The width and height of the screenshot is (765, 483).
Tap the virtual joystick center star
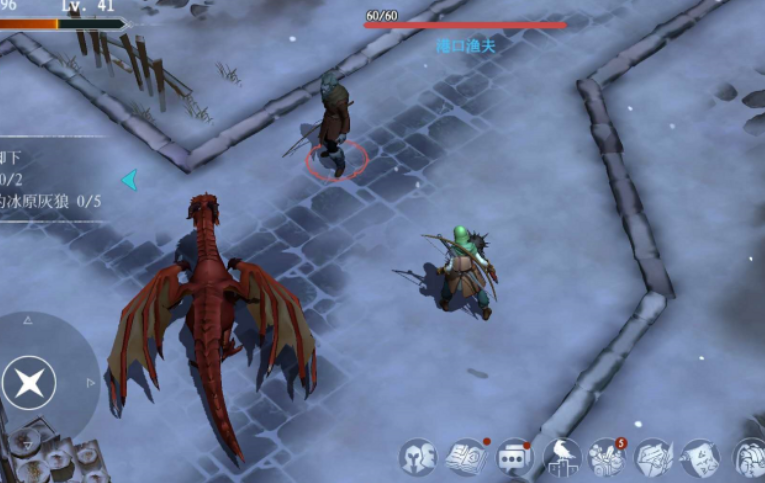[28, 381]
